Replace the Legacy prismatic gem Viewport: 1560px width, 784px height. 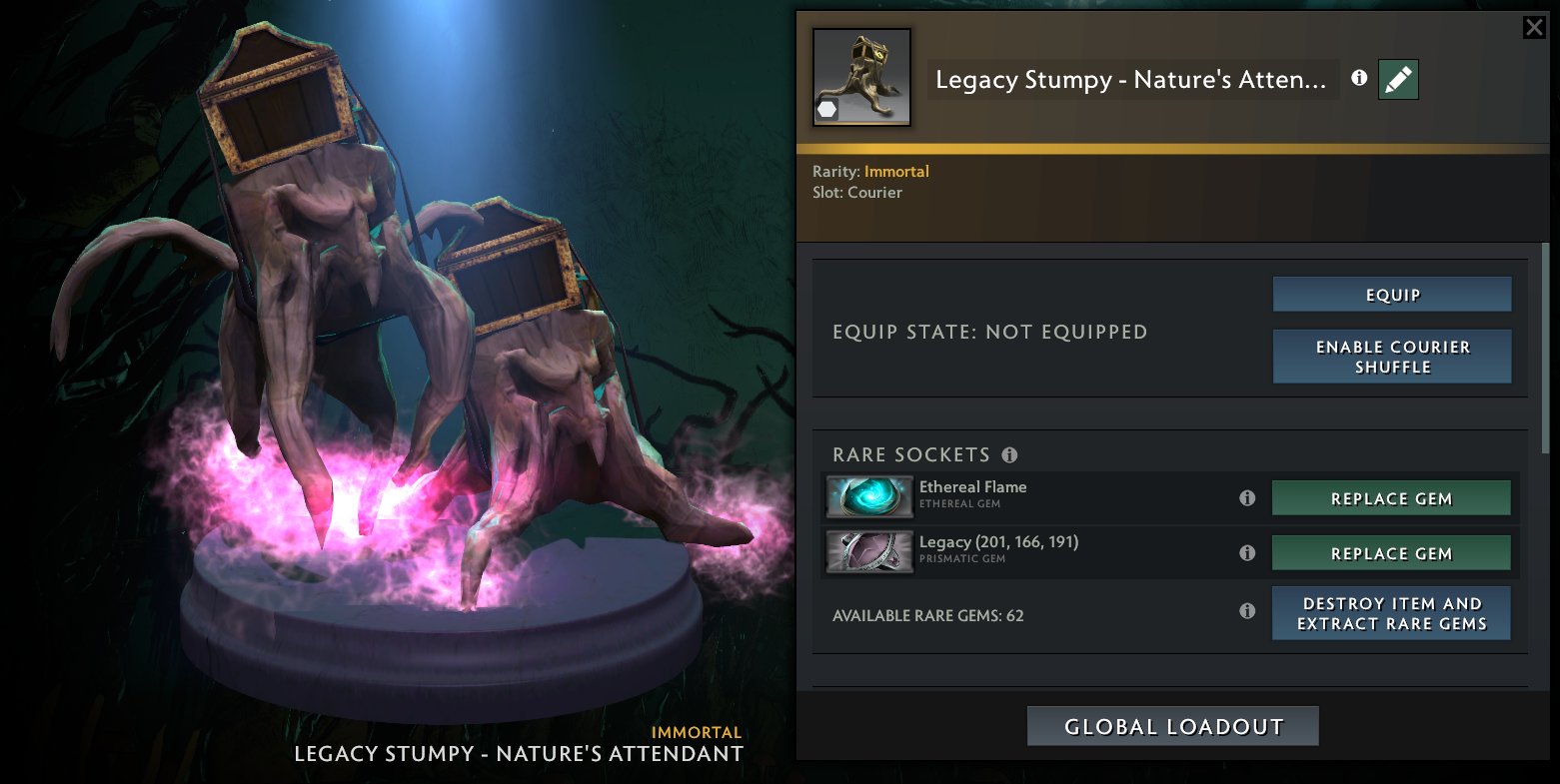(x=1390, y=553)
